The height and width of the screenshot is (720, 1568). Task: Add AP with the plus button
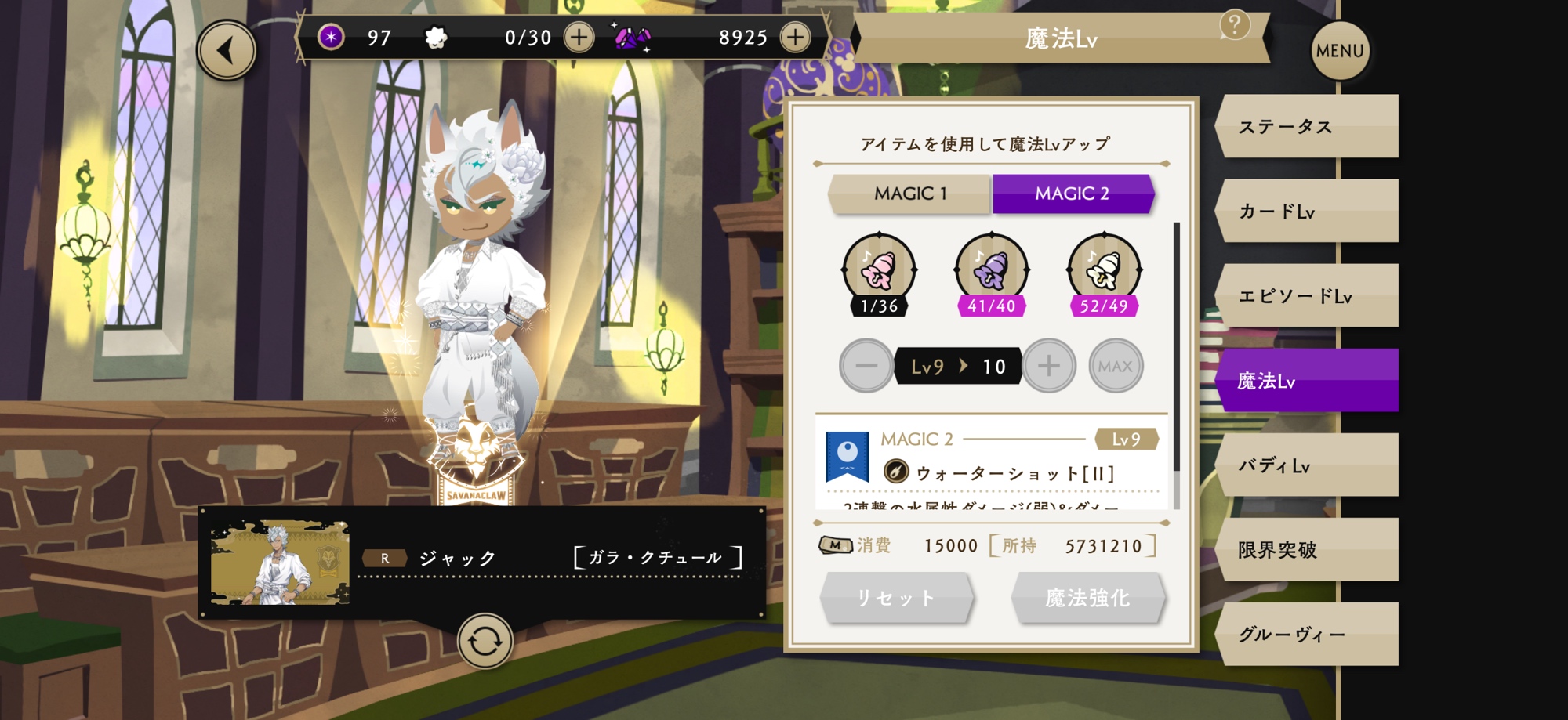tap(579, 37)
